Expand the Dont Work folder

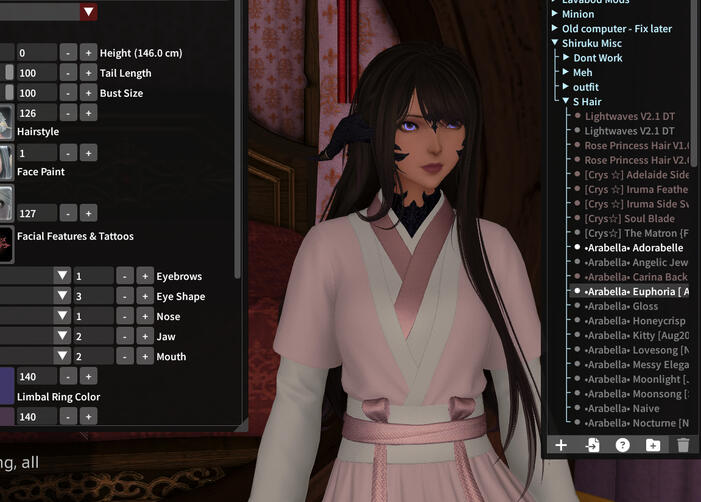566,58
